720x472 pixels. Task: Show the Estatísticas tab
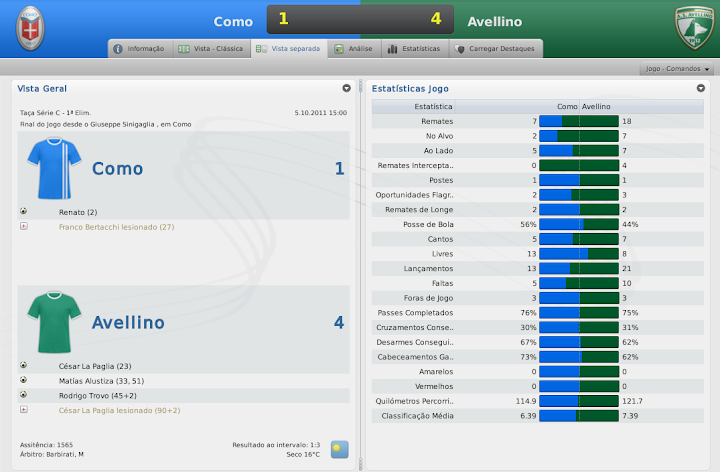tap(413, 48)
